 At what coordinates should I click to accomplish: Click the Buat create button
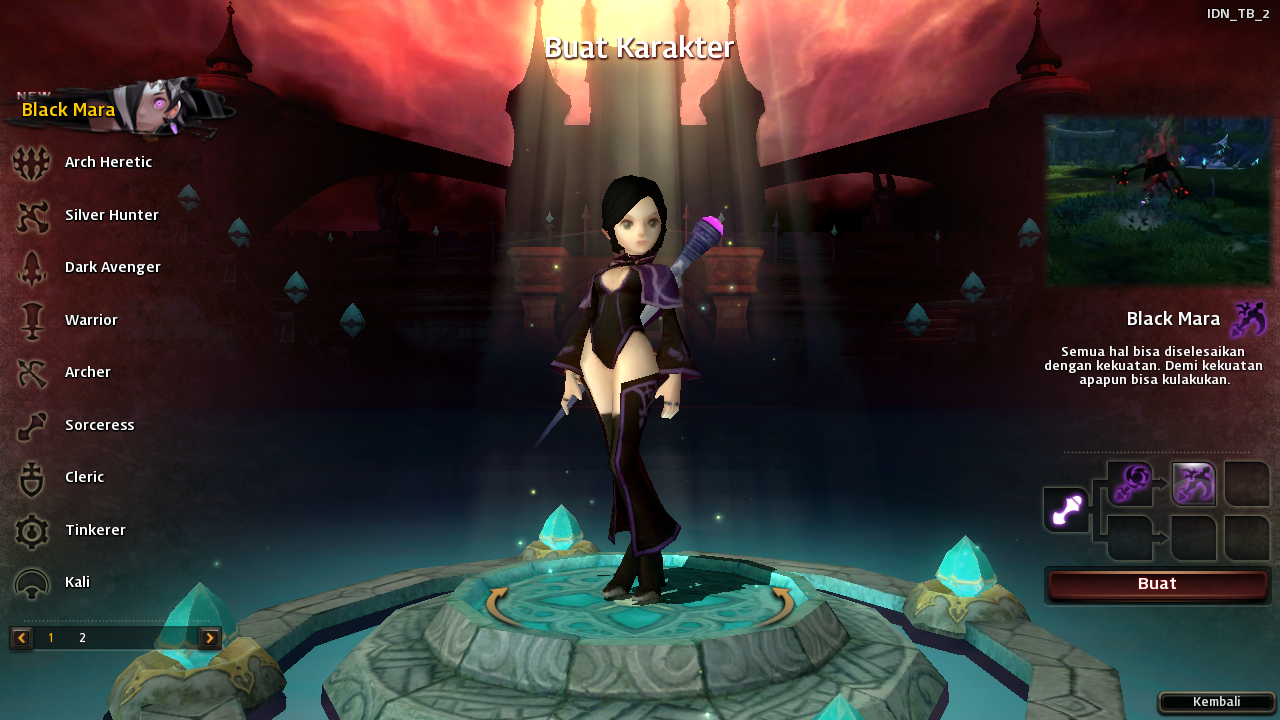pyautogui.click(x=1157, y=585)
